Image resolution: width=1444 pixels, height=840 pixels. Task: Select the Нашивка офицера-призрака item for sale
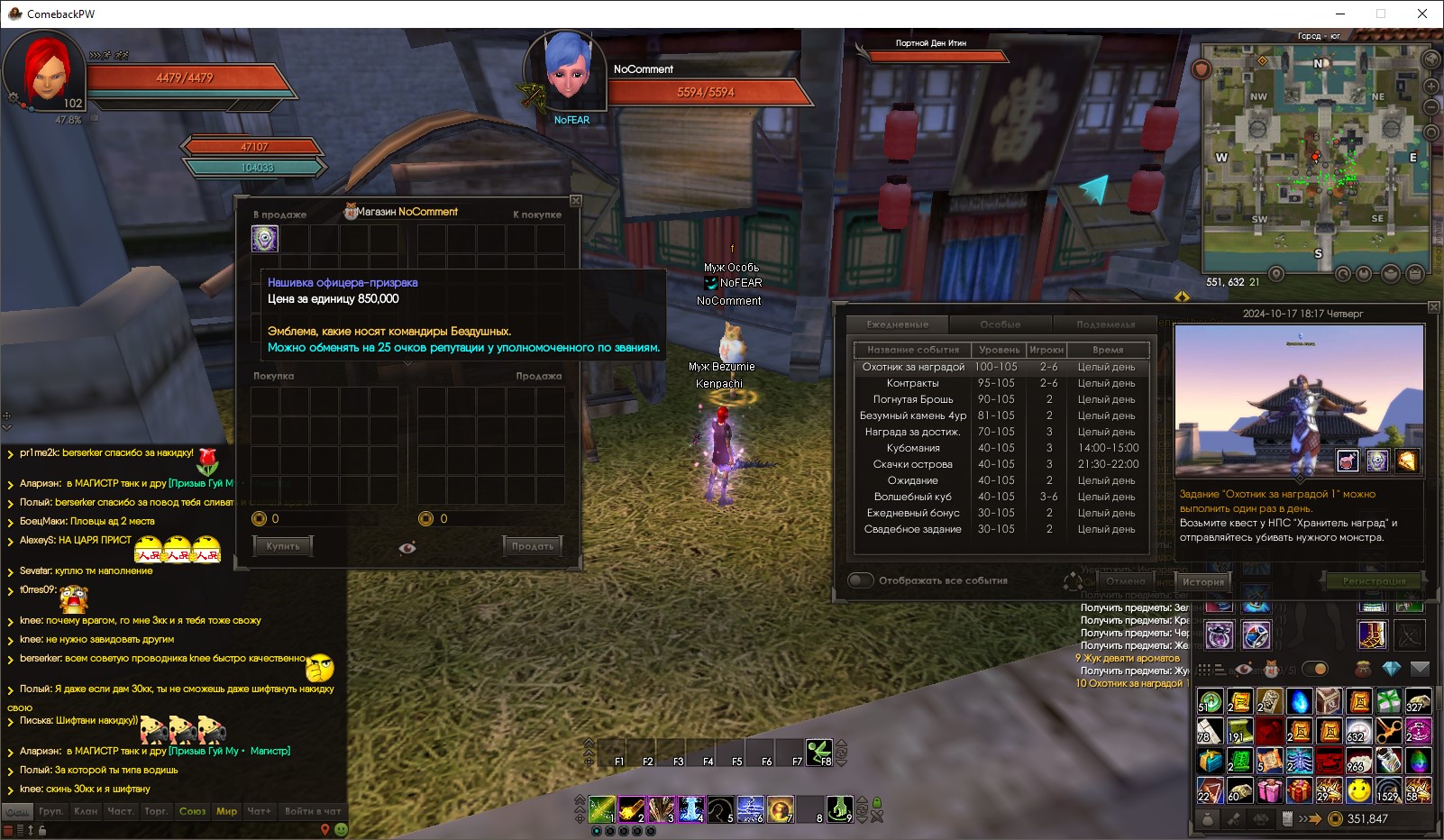point(265,238)
